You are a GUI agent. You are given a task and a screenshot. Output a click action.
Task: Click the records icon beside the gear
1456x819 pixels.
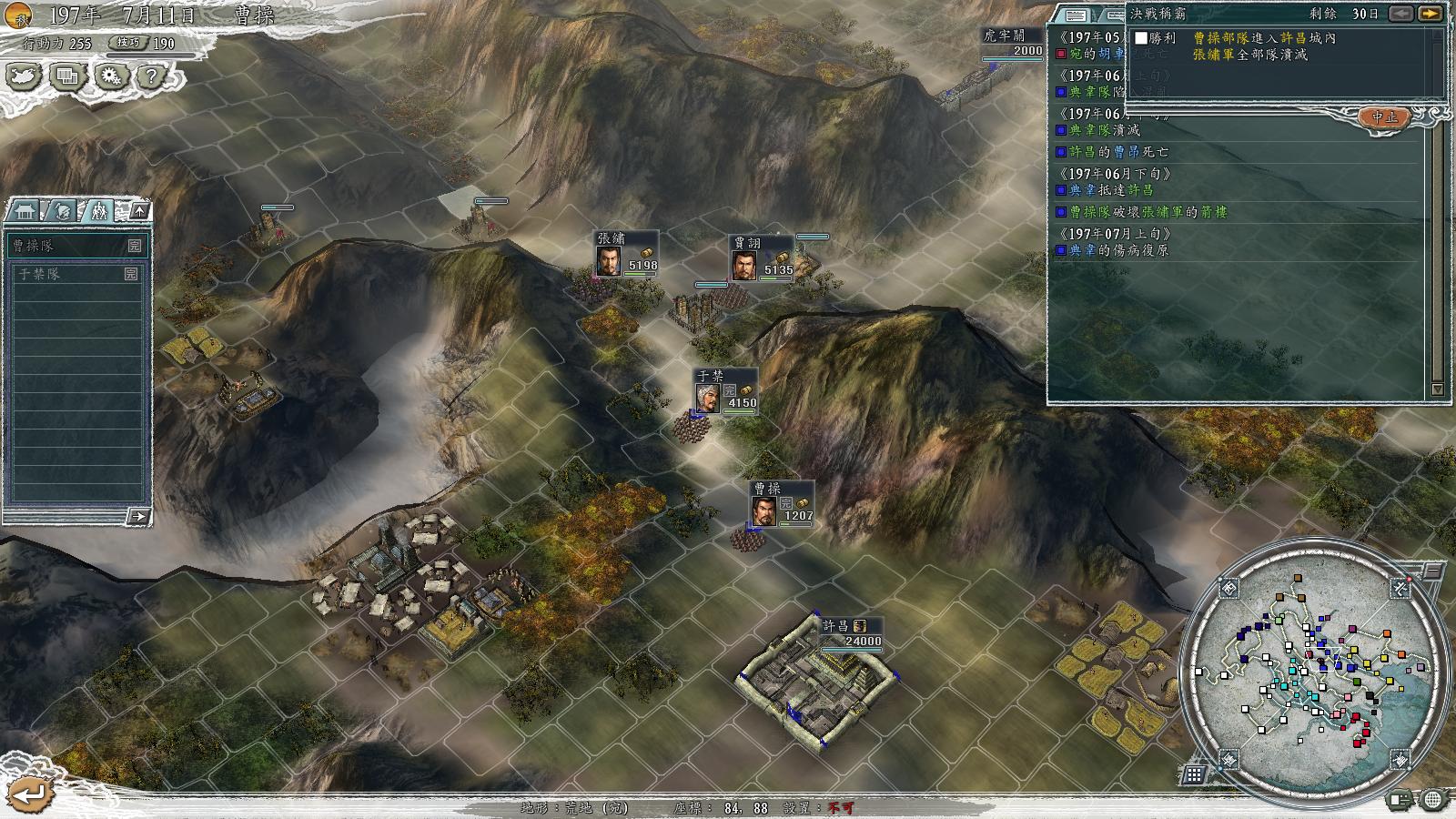66,76
